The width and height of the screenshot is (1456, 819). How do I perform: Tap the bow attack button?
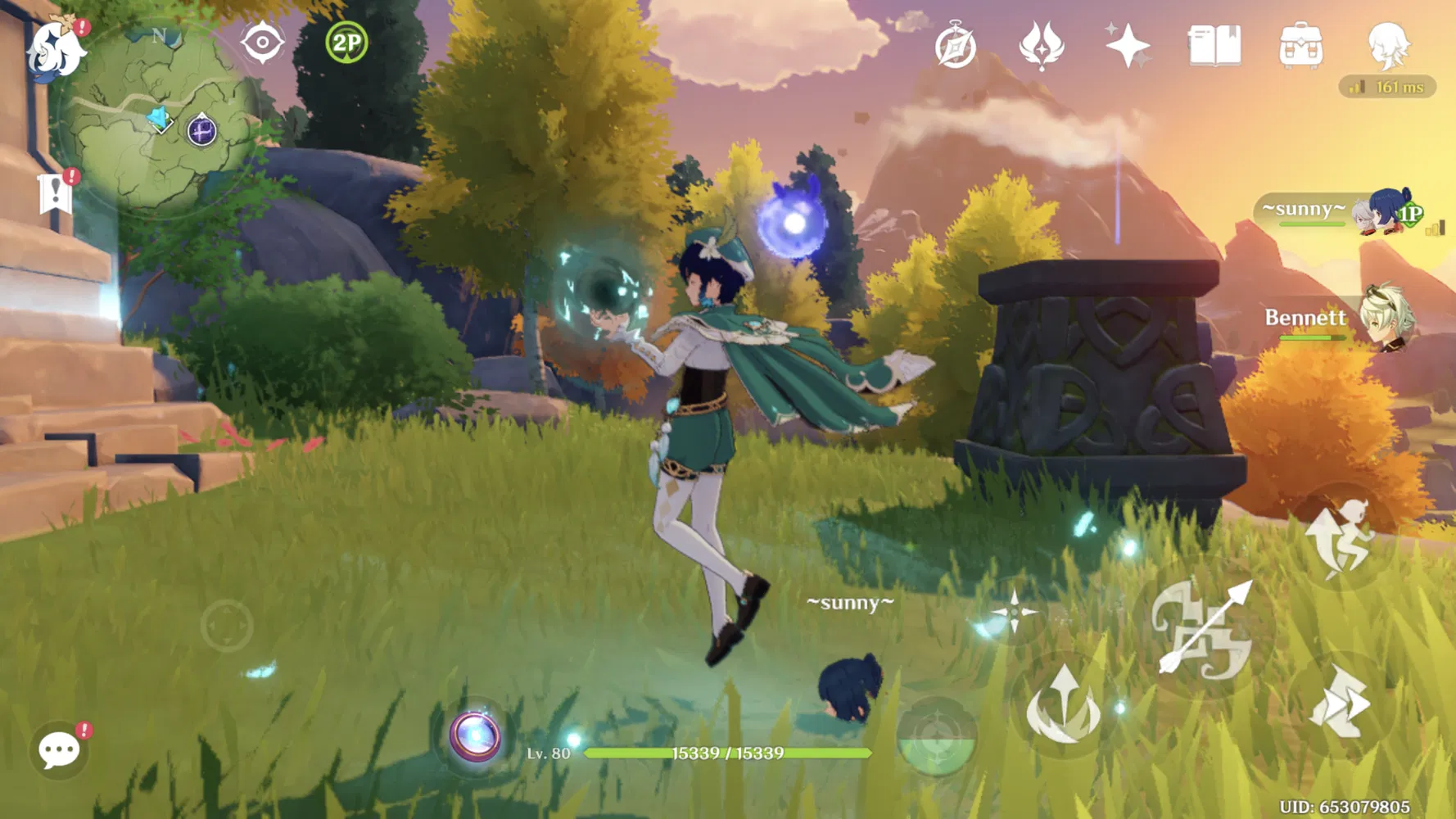point(1204,631)
